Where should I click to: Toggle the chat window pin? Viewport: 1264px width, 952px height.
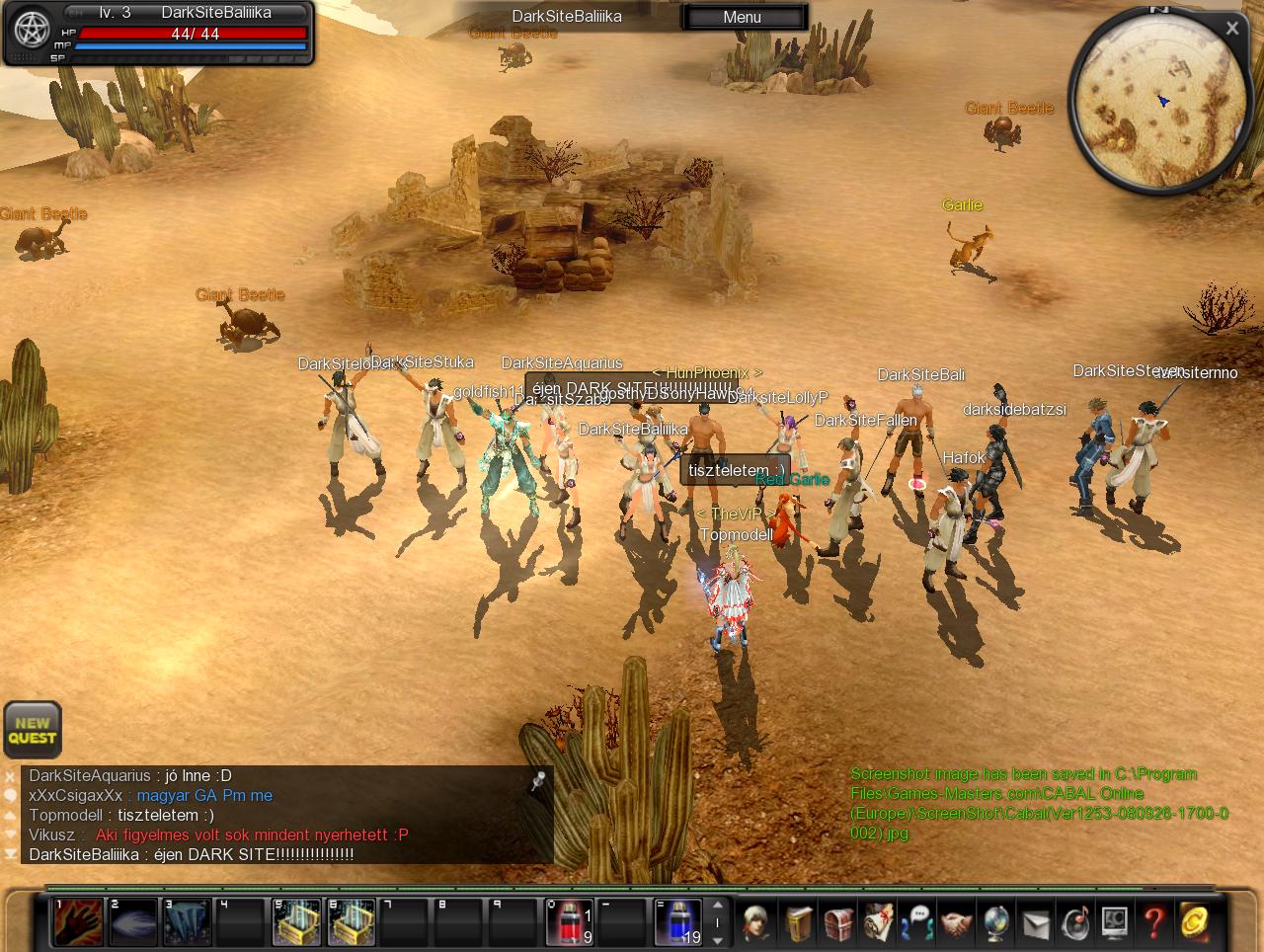(538, 782)
